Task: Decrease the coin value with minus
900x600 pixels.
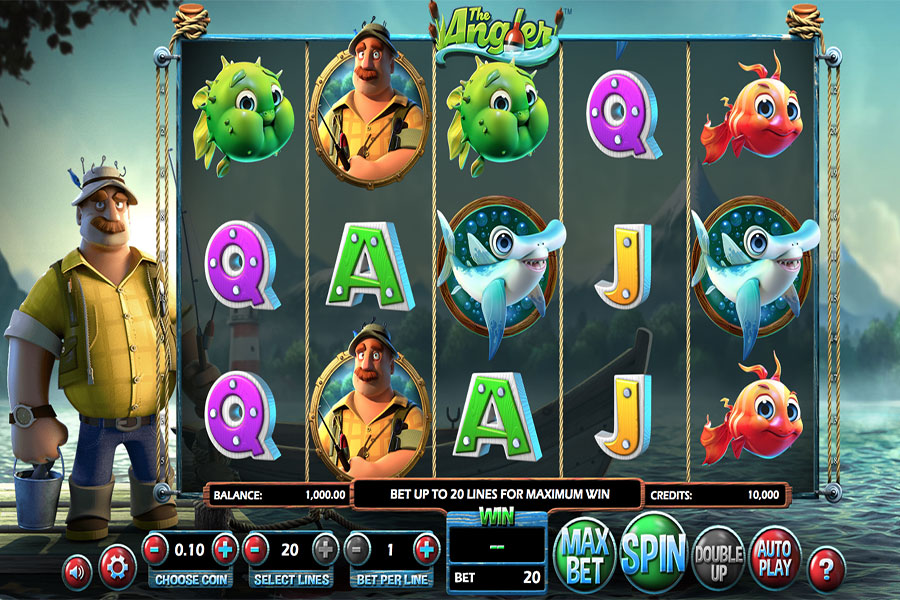Action: pyautogui.click(x=156, y=548)
